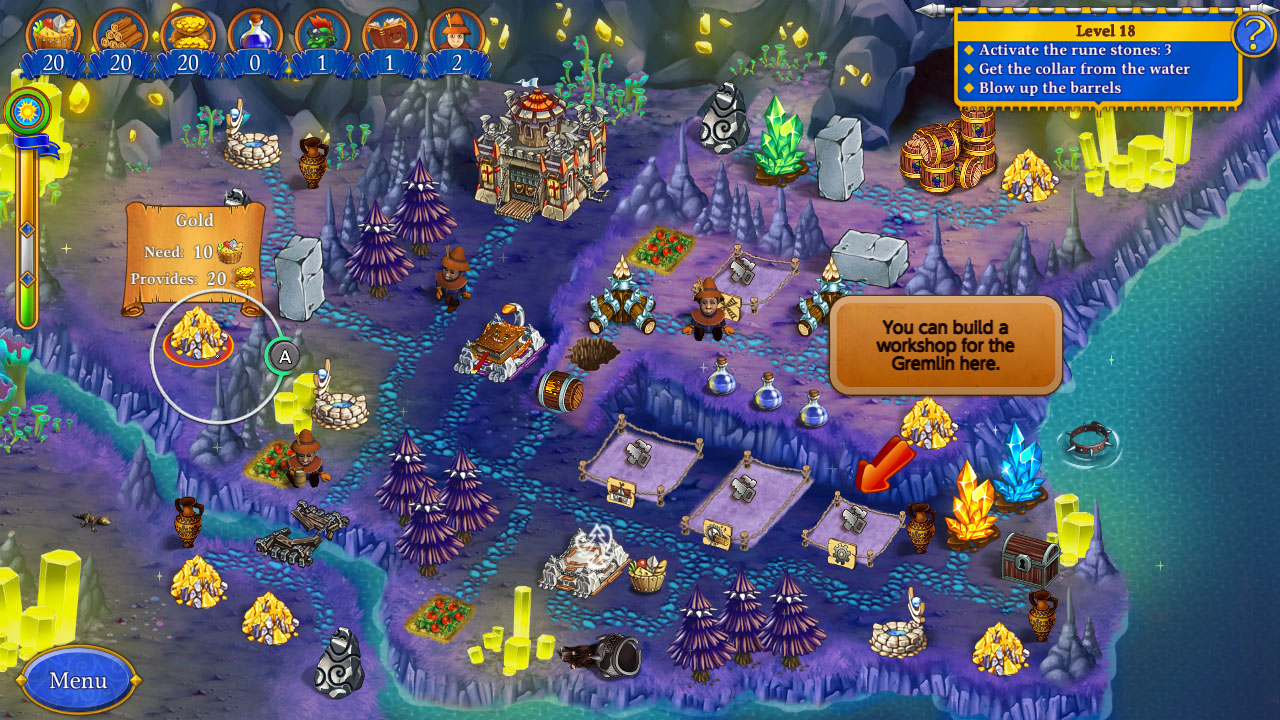Select the wood logs resource icon
This screenshot has height=720, width=1280.
coord(118,29)
